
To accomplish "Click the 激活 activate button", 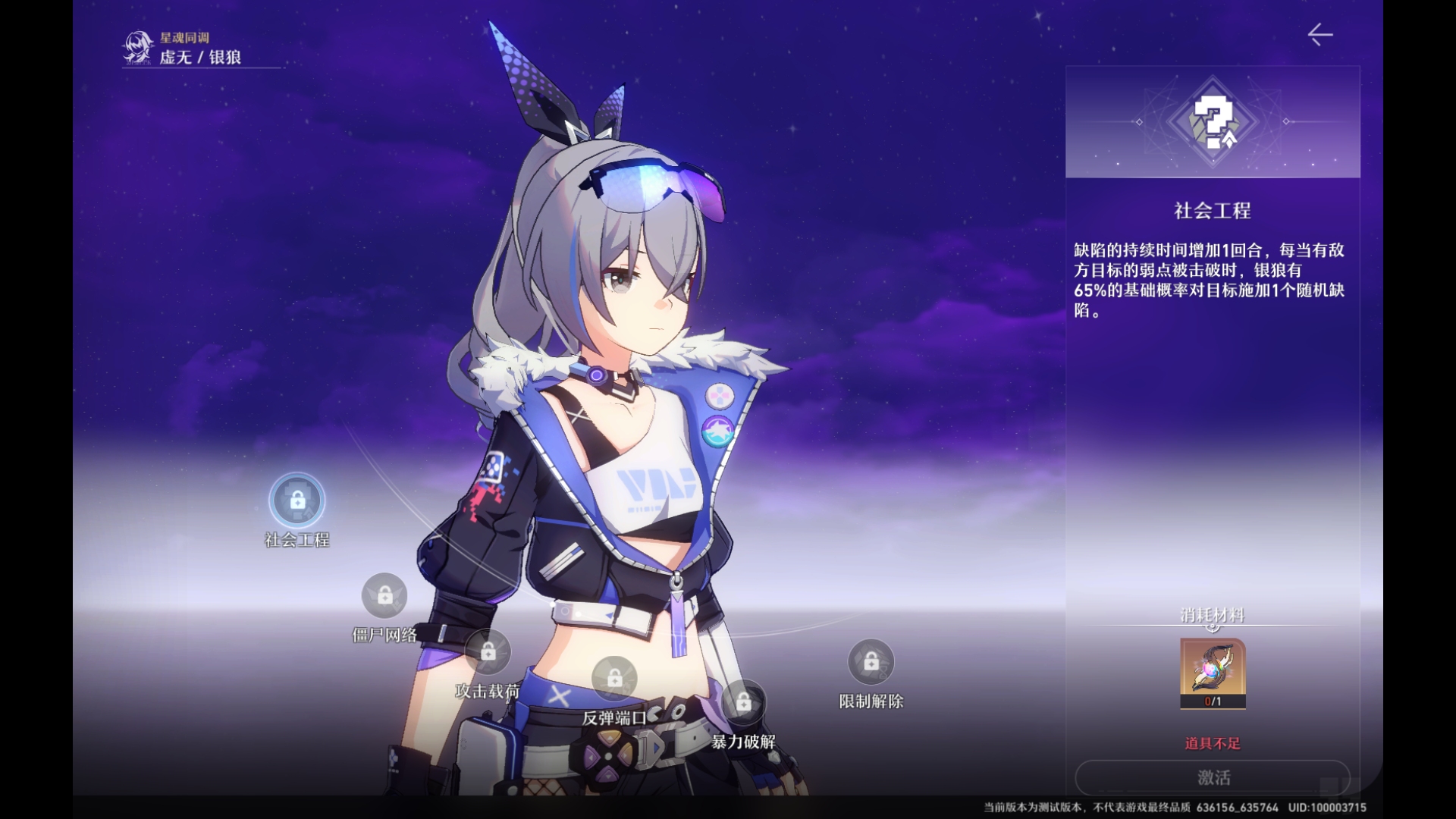I will pyautogui.click(x=1213, y=777).
